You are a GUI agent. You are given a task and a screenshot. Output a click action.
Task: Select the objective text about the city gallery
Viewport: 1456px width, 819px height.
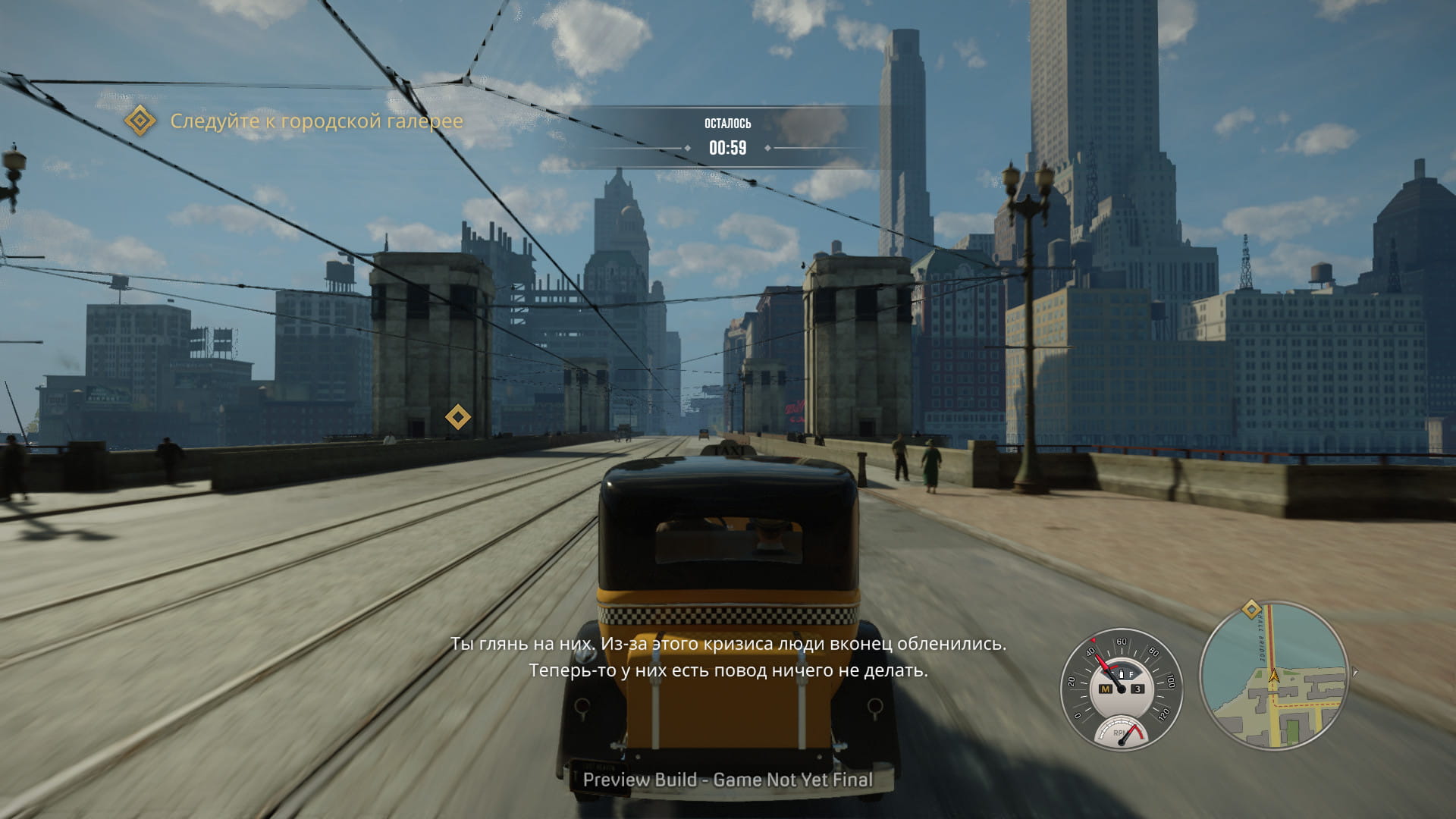(316, 121)
